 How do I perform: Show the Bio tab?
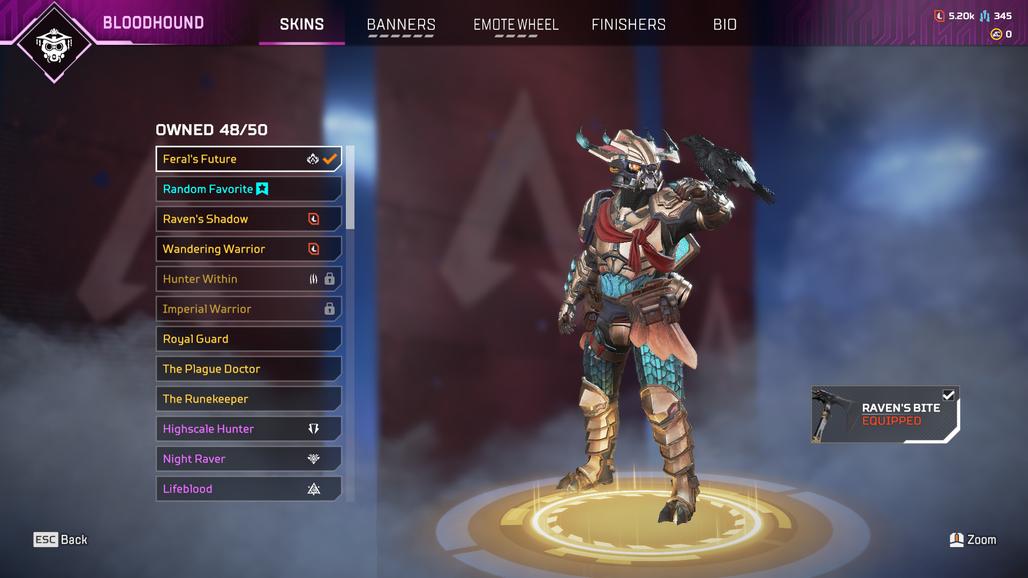point(725,25)
